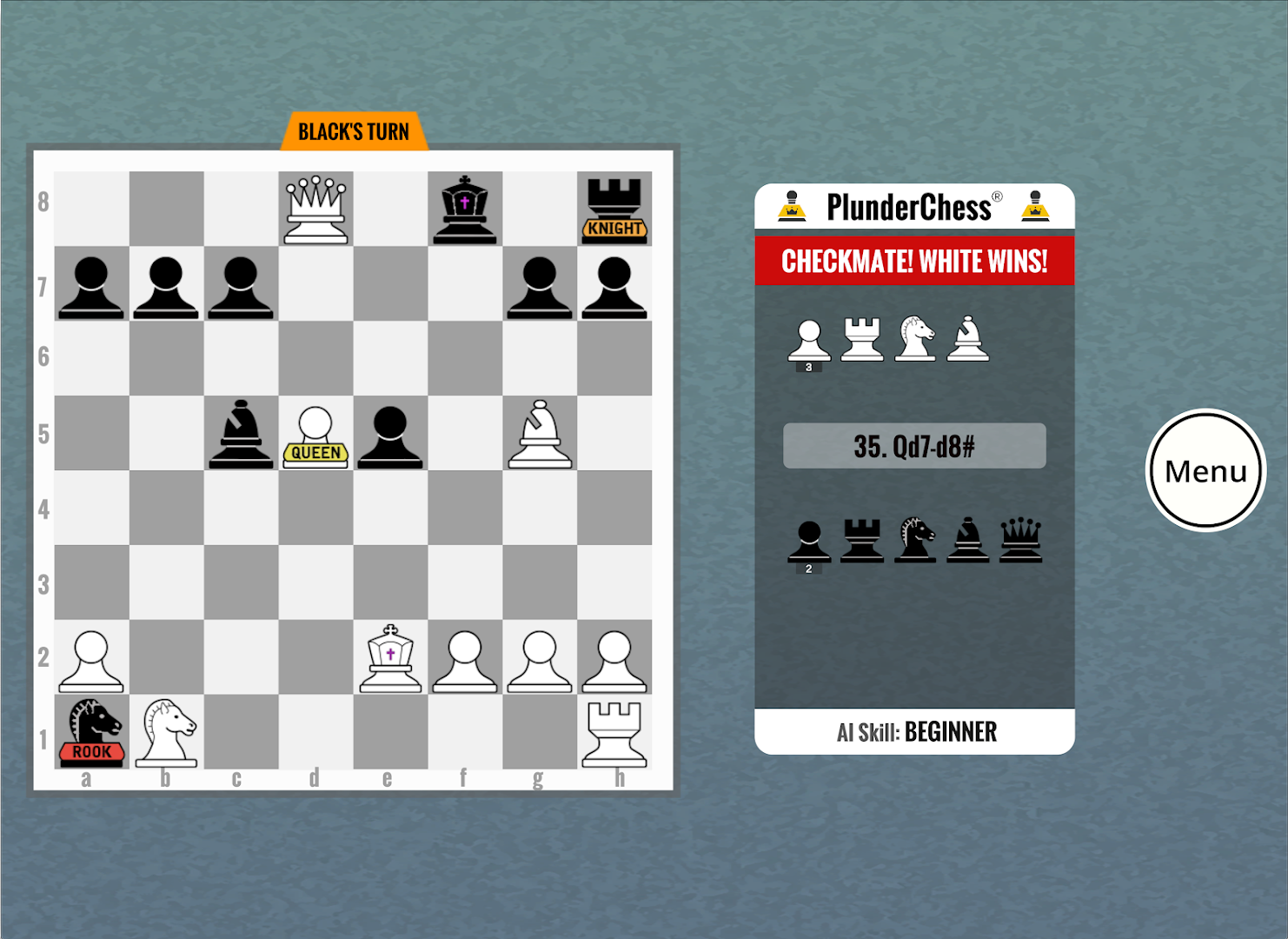Select the captured white pawn showing count 3
Viewport: 1288px width, 939px height.
810,339
